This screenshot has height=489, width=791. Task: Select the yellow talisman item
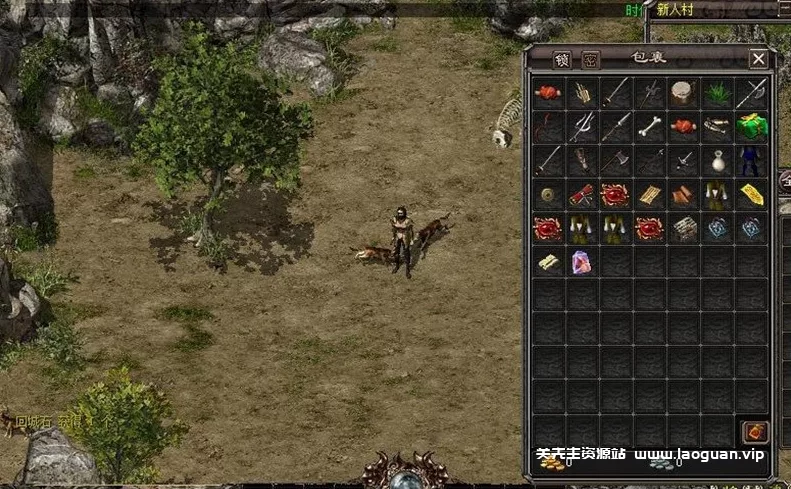pos(751,195)
